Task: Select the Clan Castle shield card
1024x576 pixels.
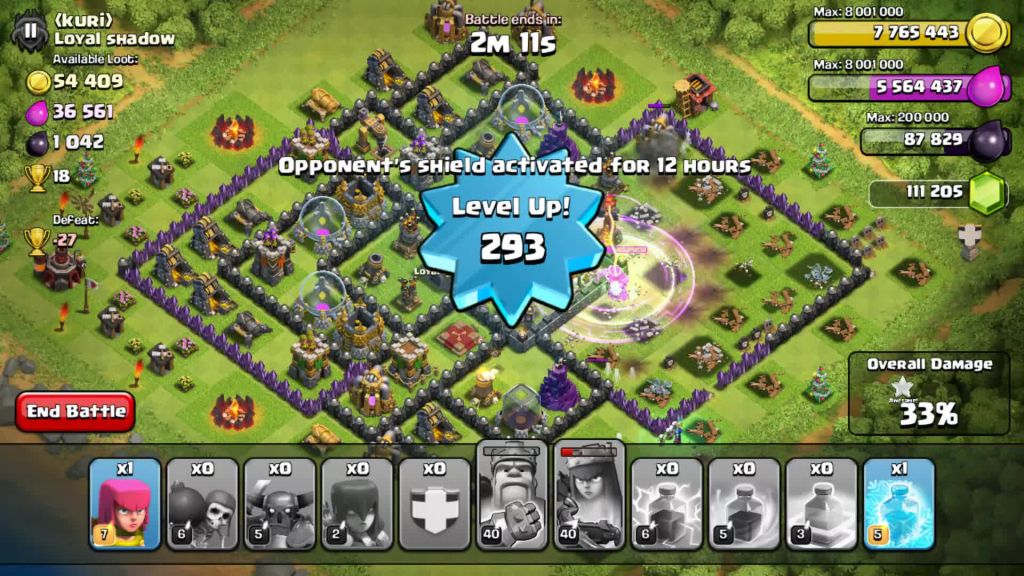Action: click(434, 503)
